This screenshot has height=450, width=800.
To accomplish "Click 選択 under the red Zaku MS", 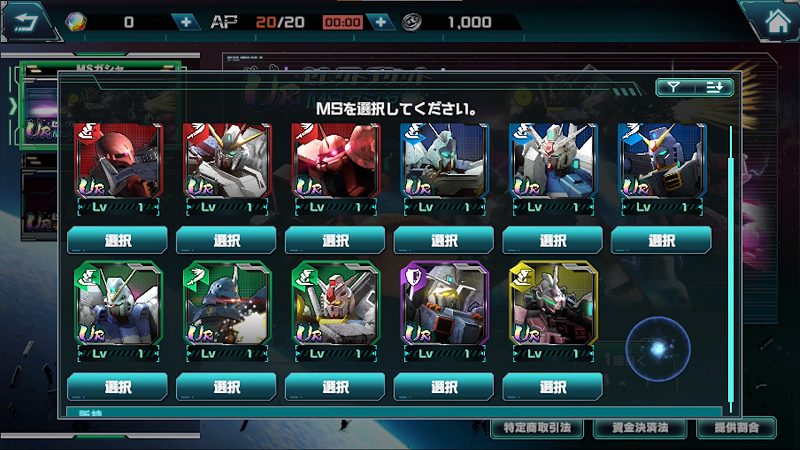I will [117, 240].
